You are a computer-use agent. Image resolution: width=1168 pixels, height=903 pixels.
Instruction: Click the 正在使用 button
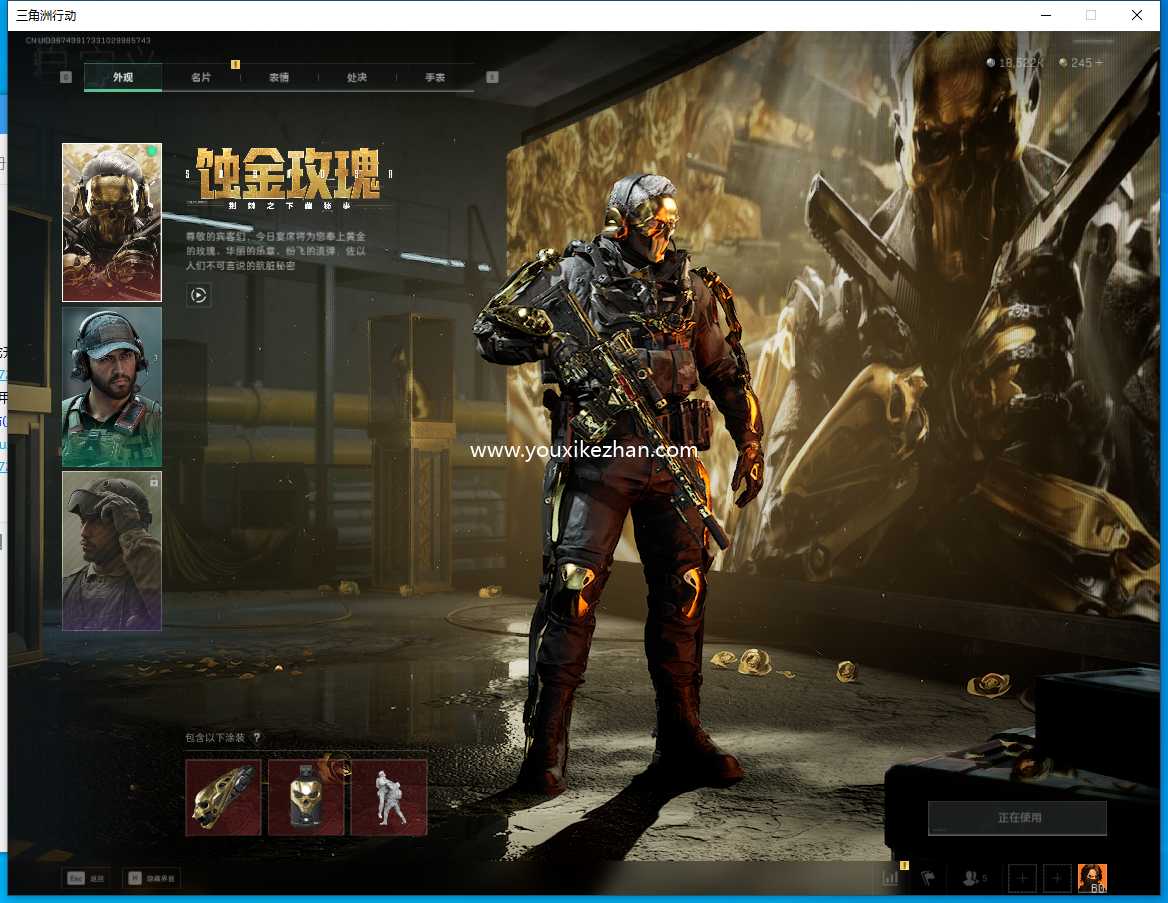point(1017,818)
